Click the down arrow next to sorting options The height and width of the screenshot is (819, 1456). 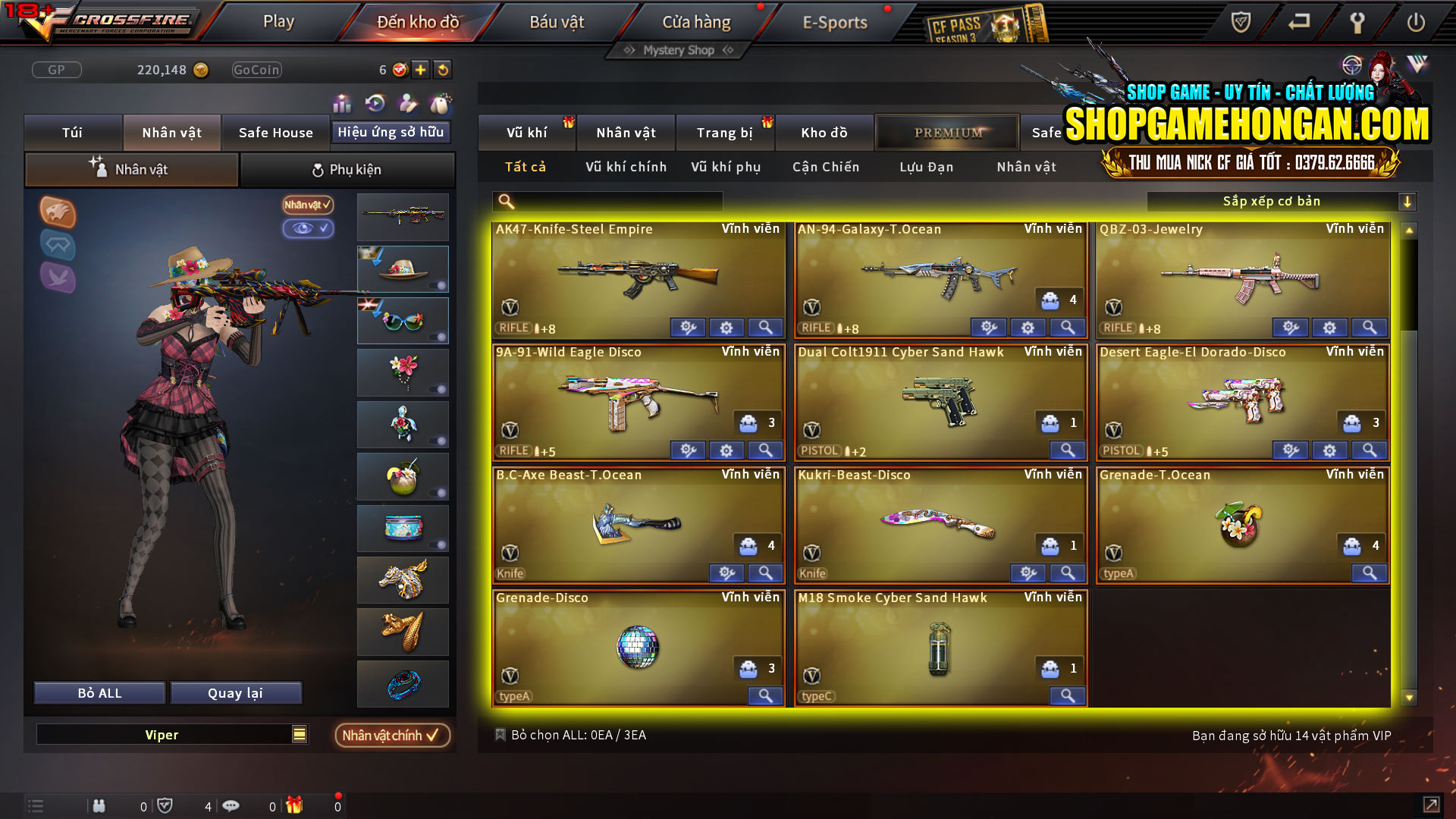coord(1408,201)
